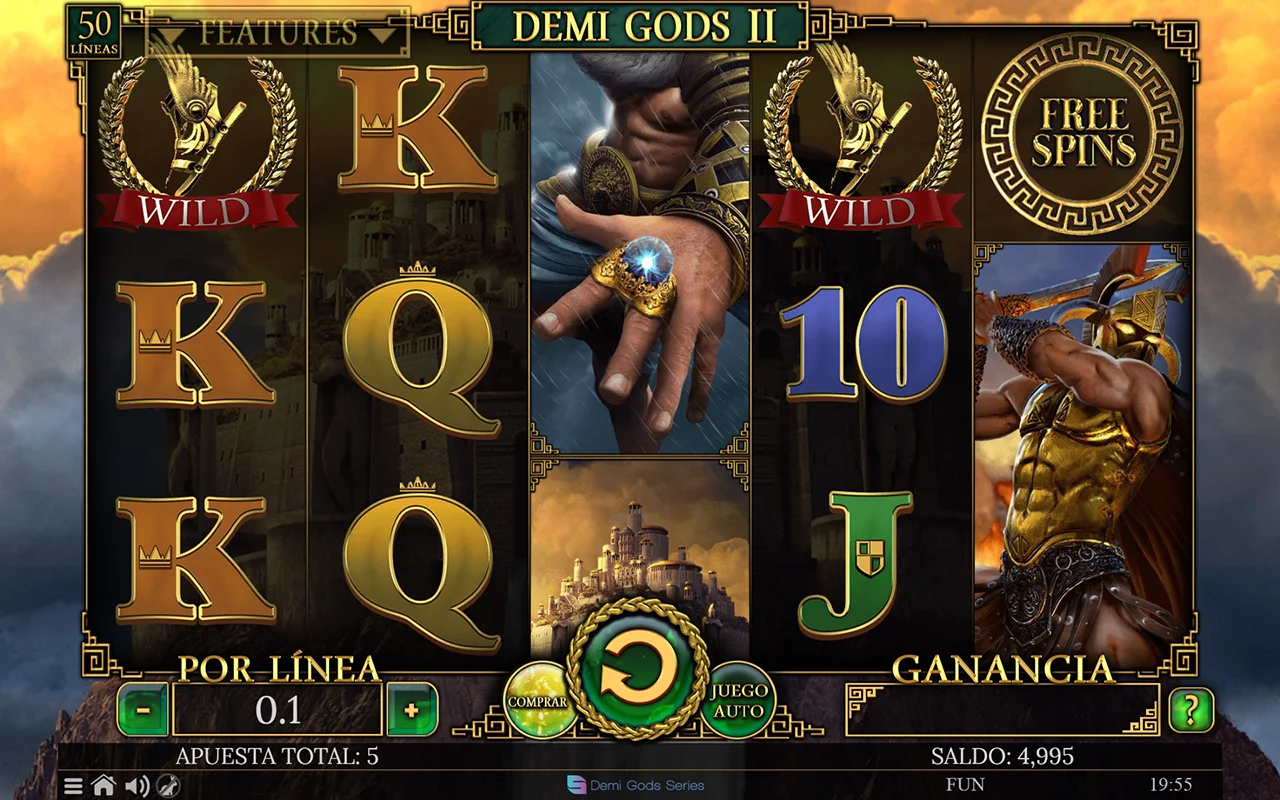1280x800 pixels.
Task: Go to the home lobby icon
Action: click(x=104, y=786)
